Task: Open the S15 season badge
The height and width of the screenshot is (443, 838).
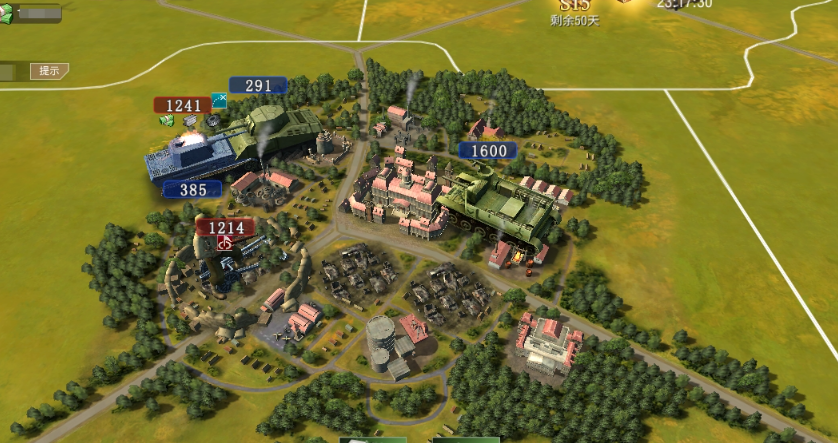Action: (576, 6)
